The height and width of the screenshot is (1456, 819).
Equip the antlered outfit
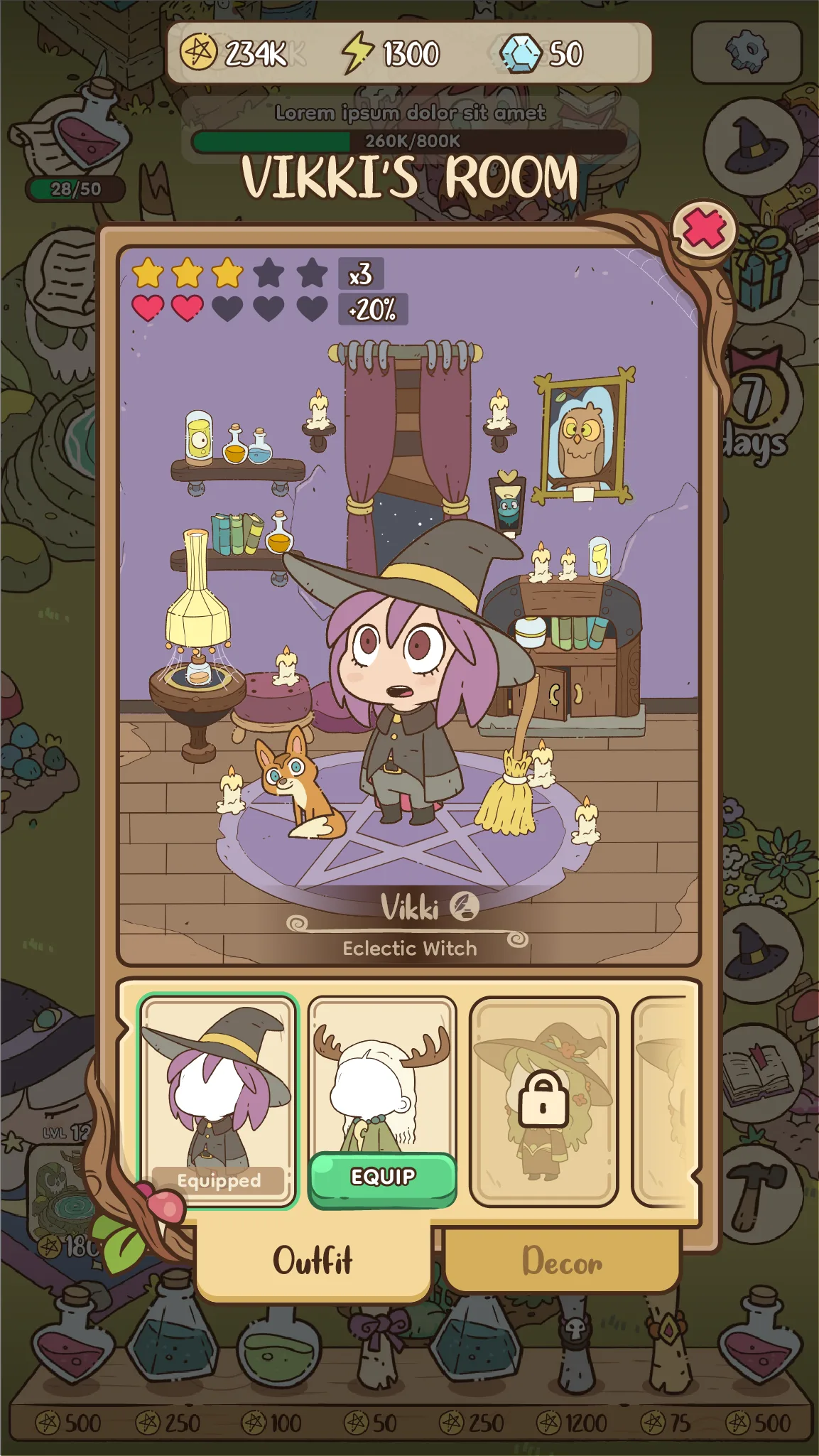tap(383, 1177)
